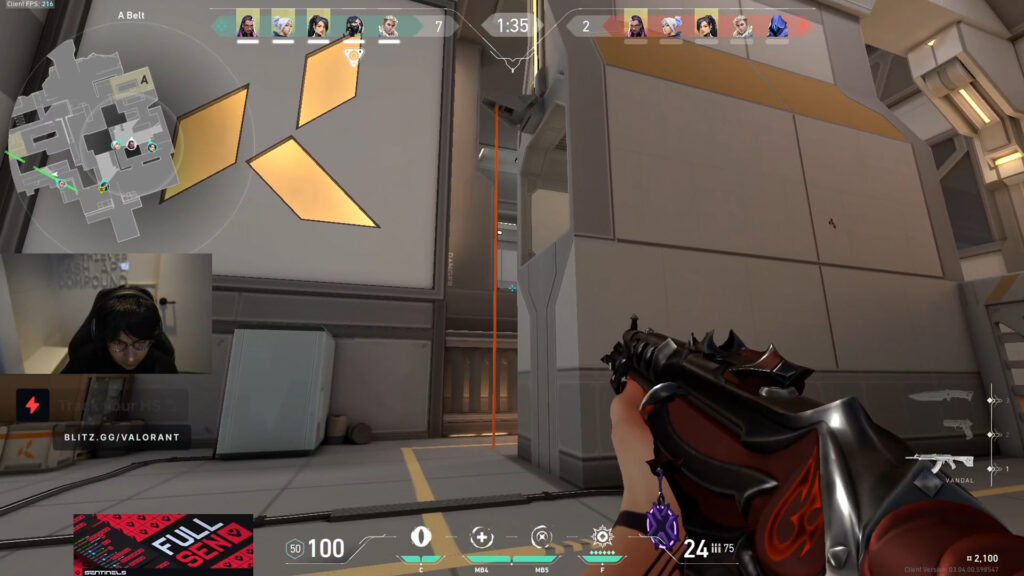Equip the knife melee slot
Image resolution: width=1024 pixels, height=576 pixels.
(x=940, y=396)
